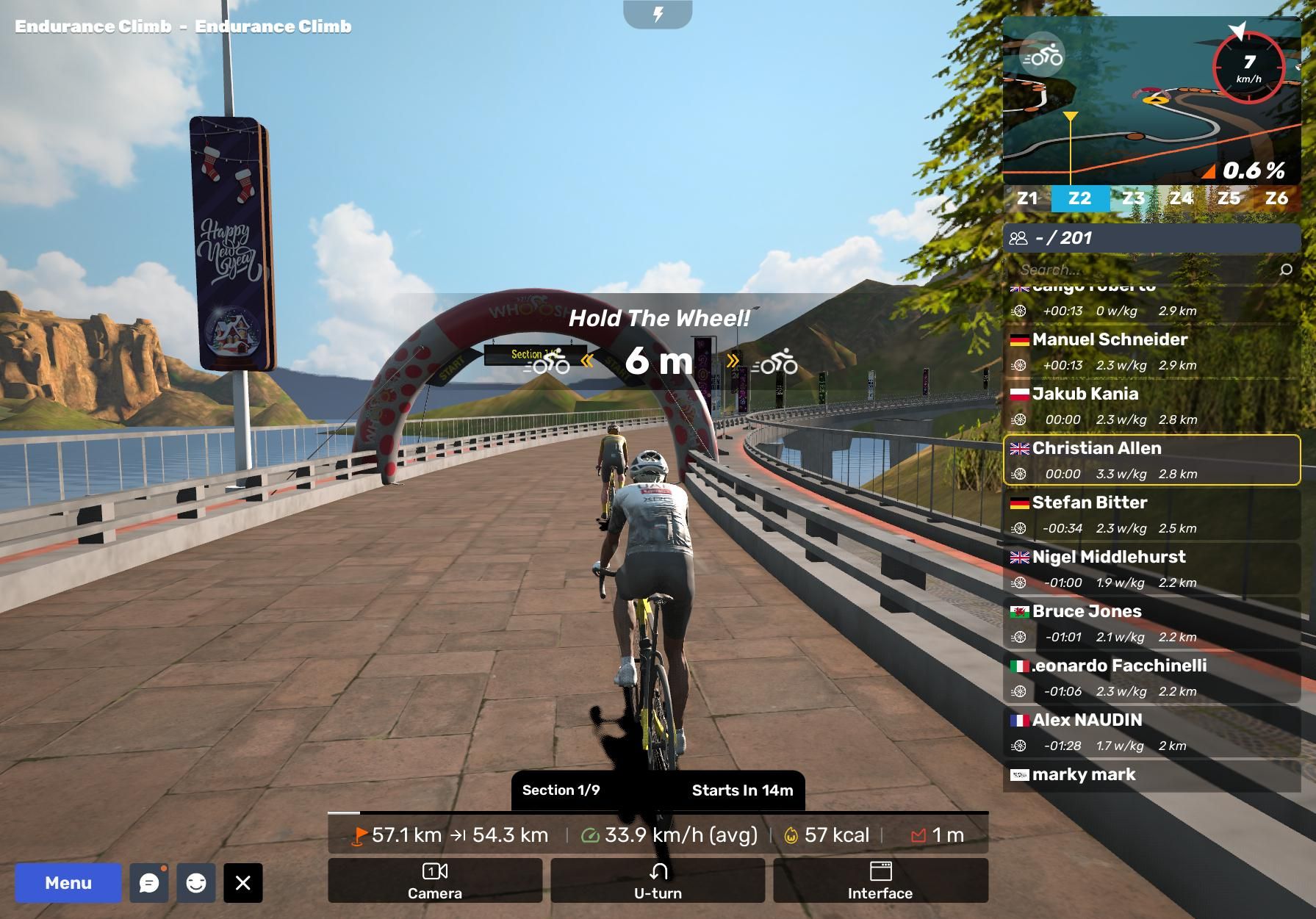Image resolution: width=1316 pixels, height=919 pixels.
Task: Open the chat messages icon
Action: coord(149,882)
